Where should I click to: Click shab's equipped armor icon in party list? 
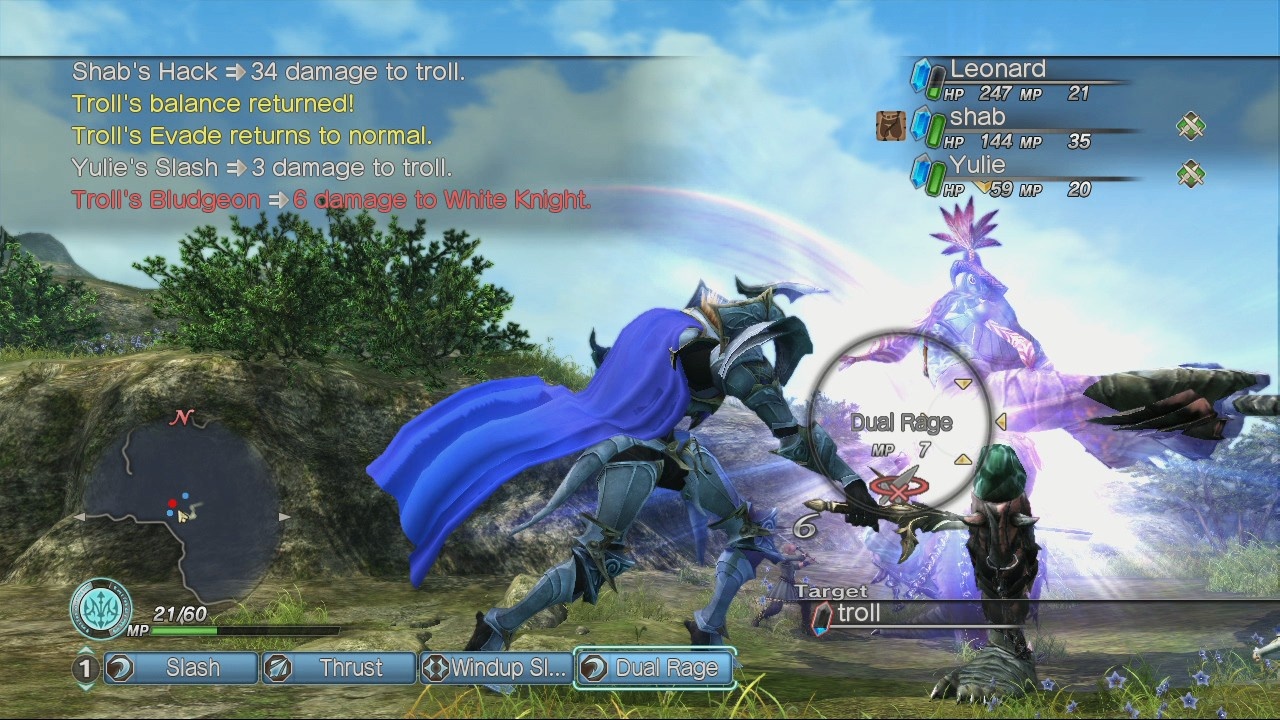coord(891,126)
